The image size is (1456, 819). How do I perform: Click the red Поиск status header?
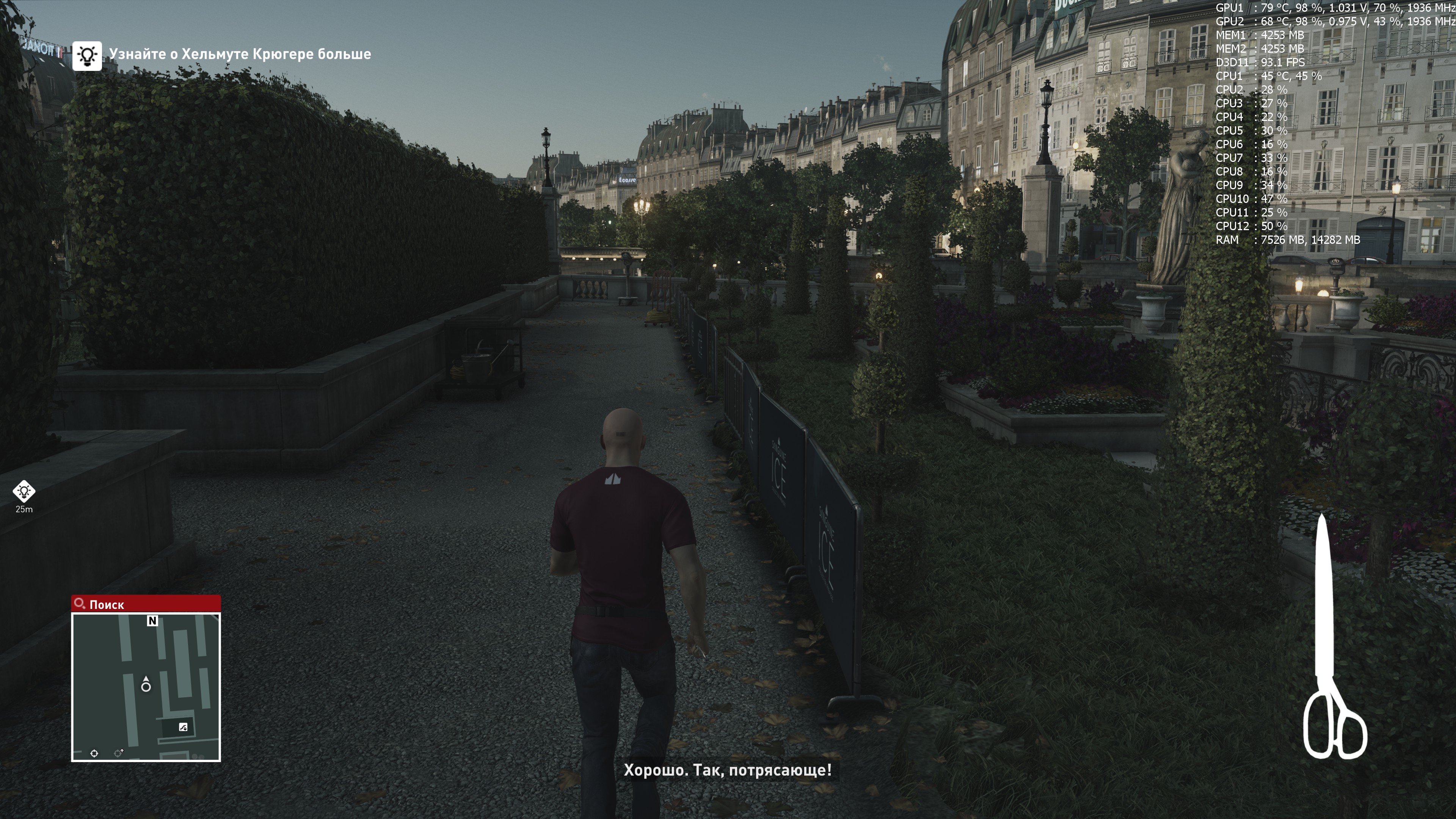coord(146,604)
